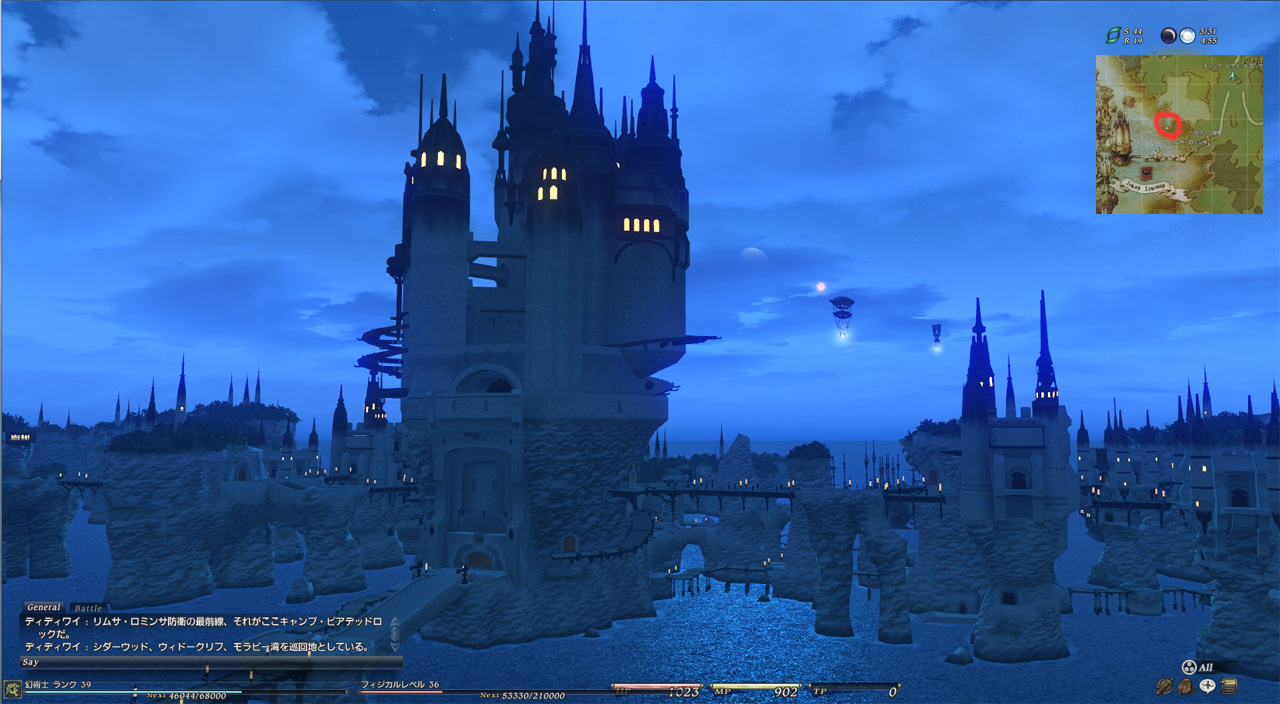Open the sword and shield gear icon

click(x=1164, y=686)
